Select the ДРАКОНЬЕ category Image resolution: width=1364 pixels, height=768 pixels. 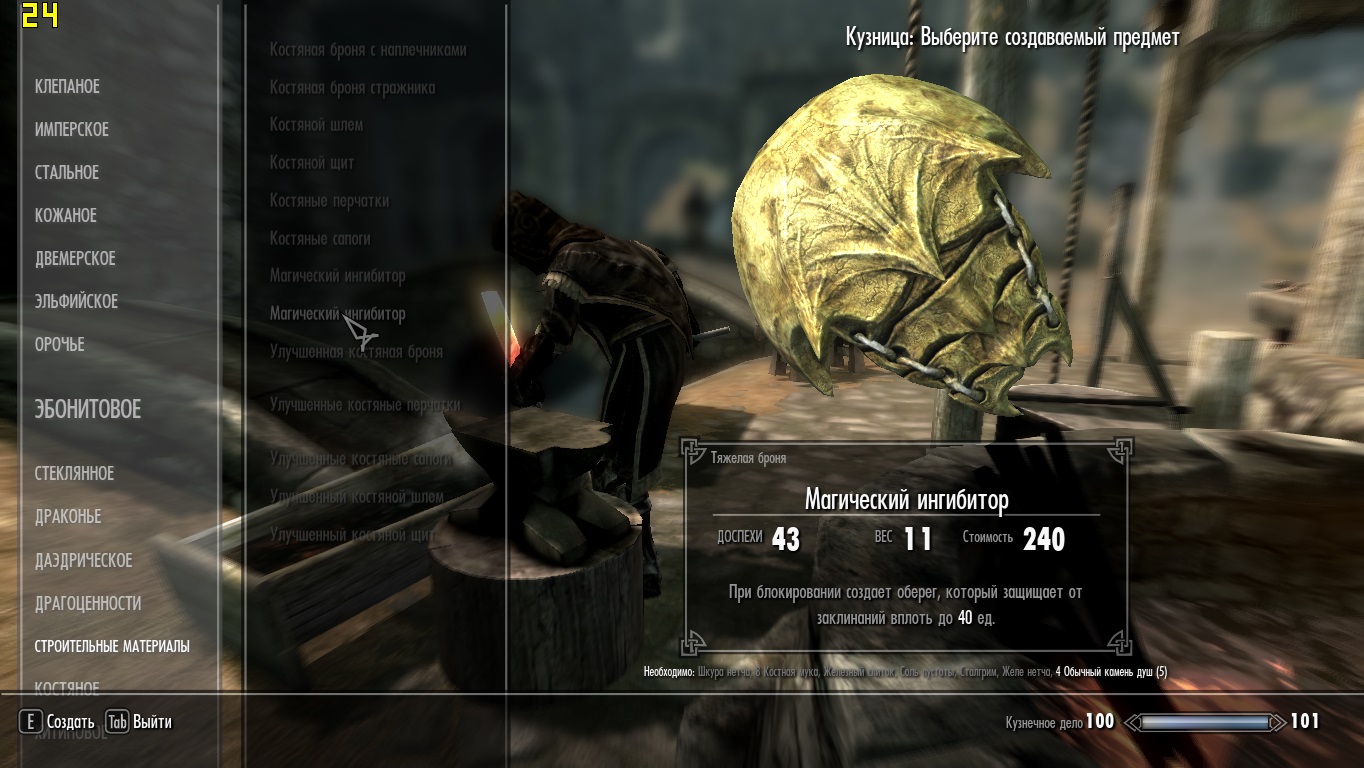[x=68, y=517]
